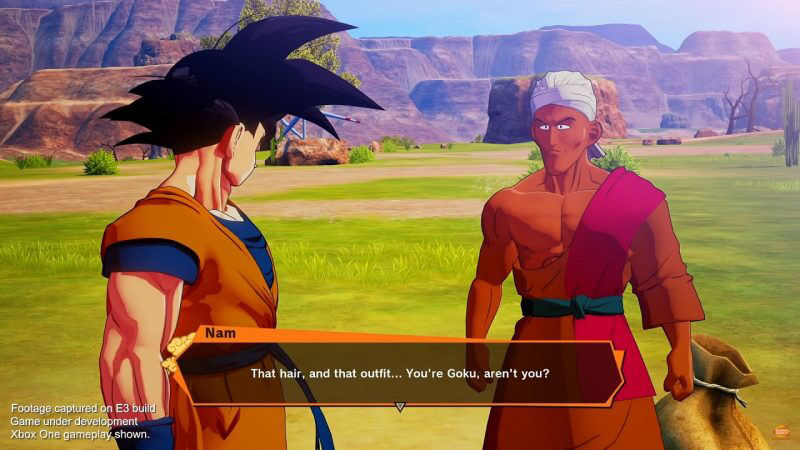This screenshot has height=450, width=800.
Task: Click the dialogue continue arrow
Action: 400,407
